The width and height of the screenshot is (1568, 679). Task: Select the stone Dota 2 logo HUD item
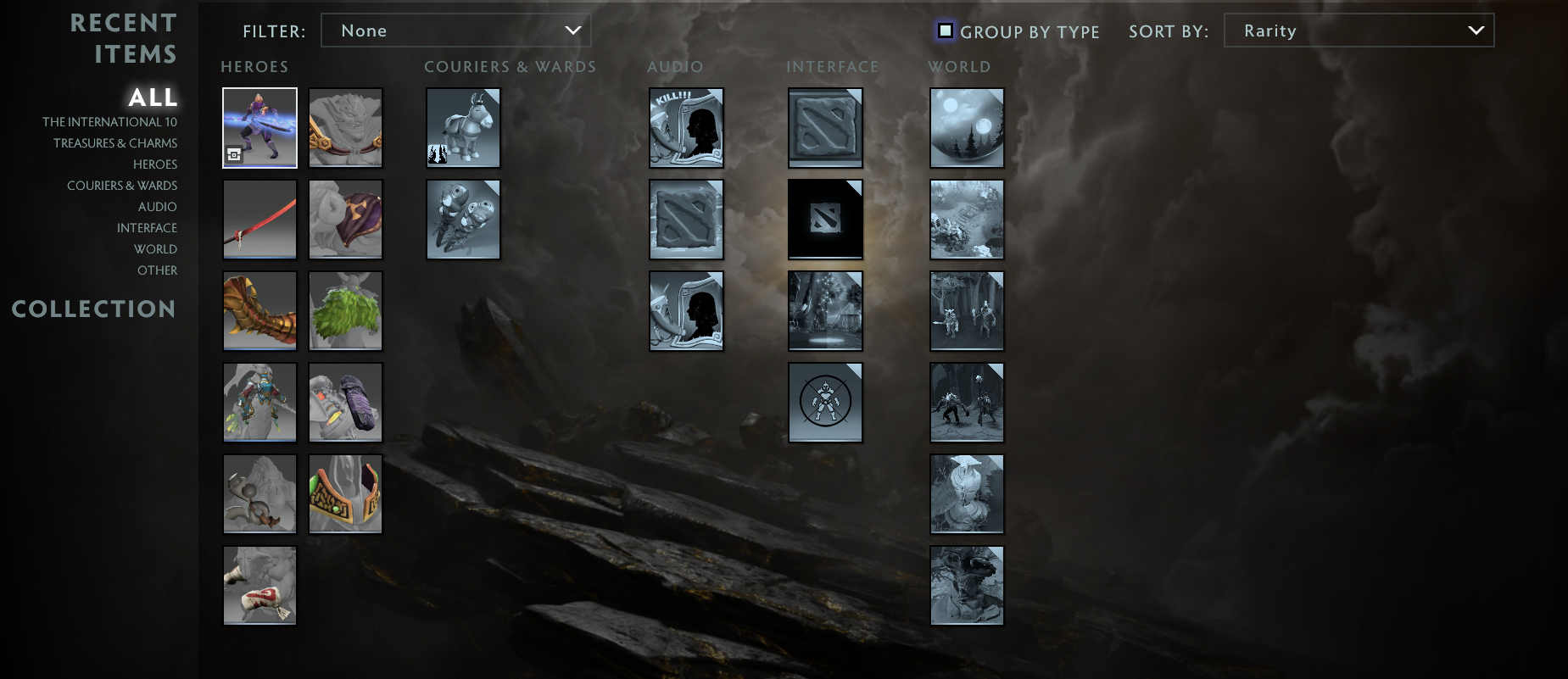(x=825, y=128)
